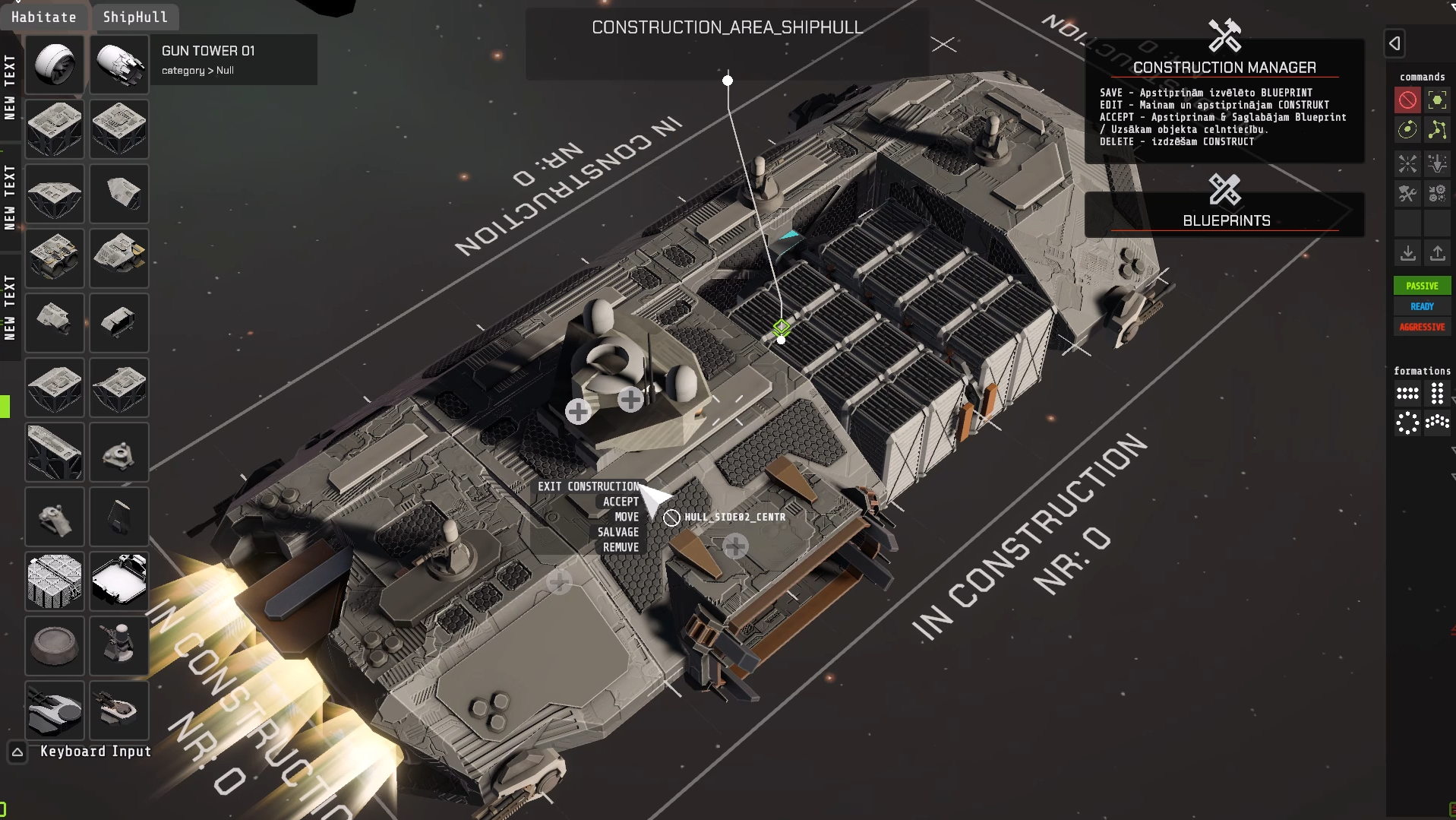Select the white cargo container part
Screen dimensions: 1456x820
[x=119, y=580]
